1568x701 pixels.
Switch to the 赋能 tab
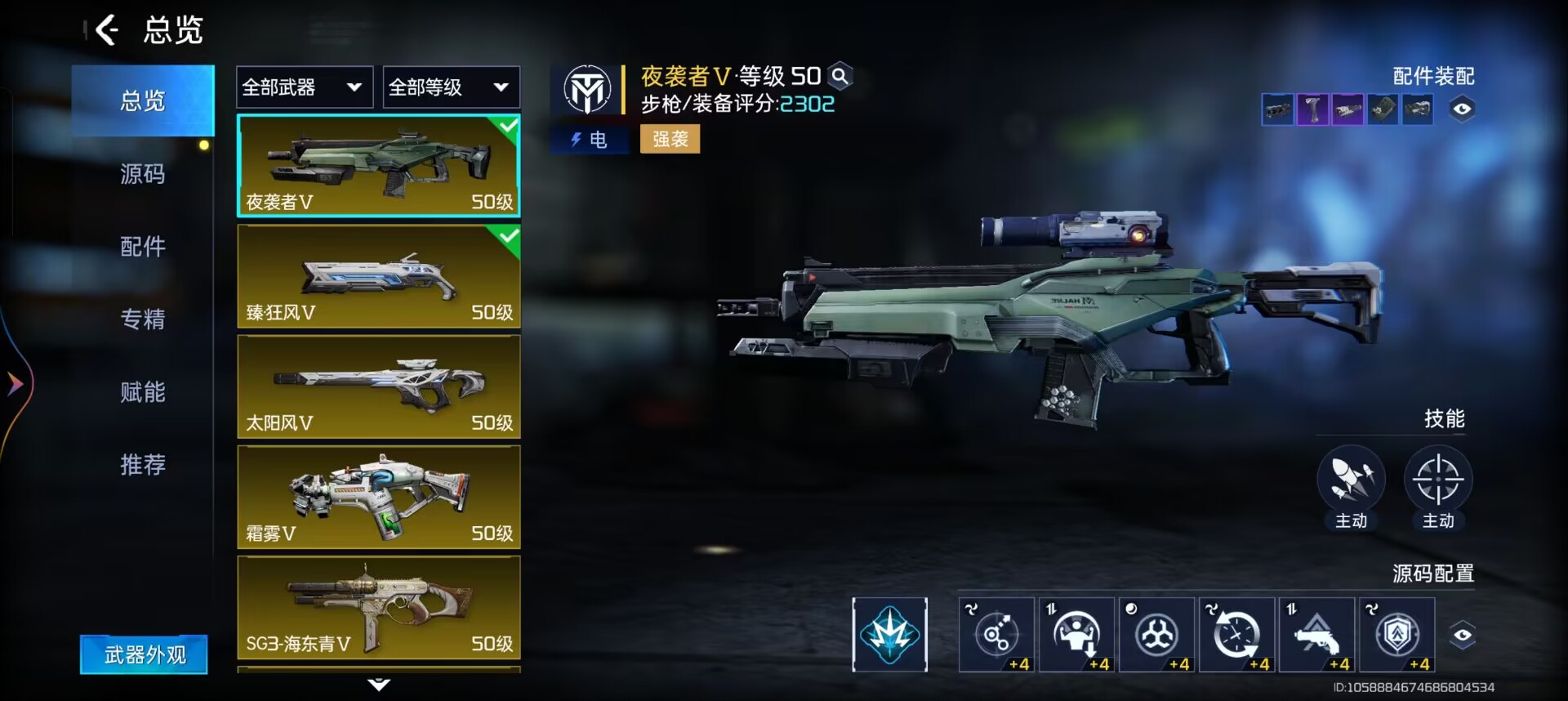pyautogui.click(x=143, y=392)
